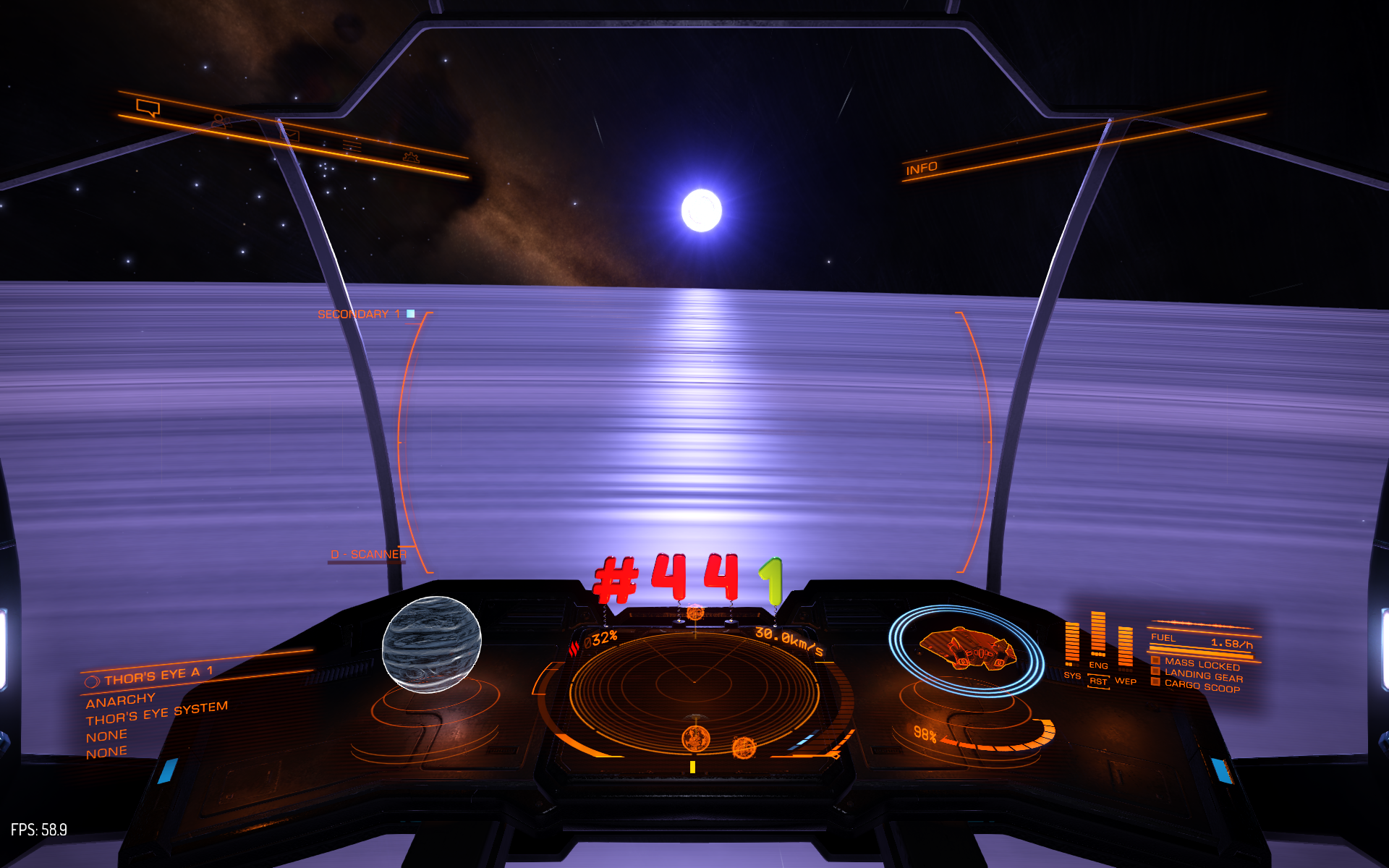Boost power to the WEP capacitor
Image resolution: width=1389 pixels, height=868 pixels.
click(x=1125, y=681)
